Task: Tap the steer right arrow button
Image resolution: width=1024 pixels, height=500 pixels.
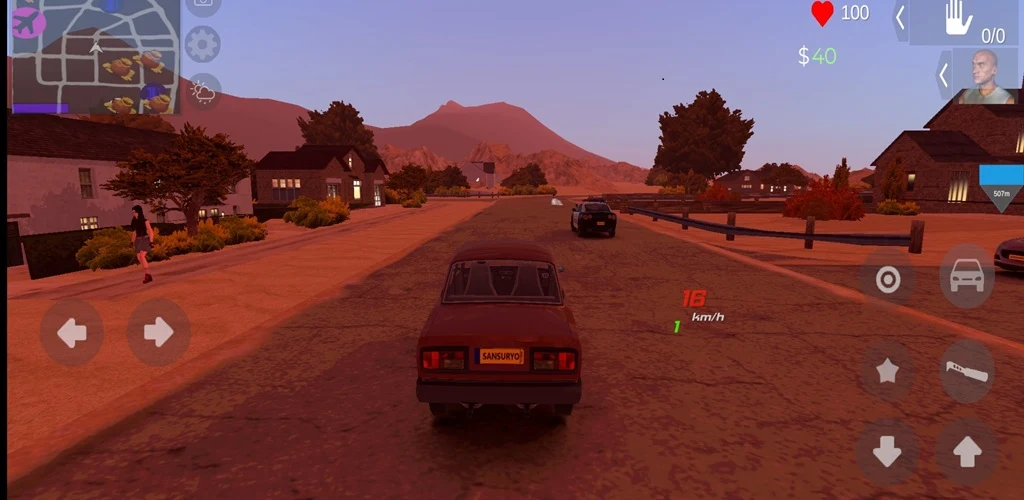Action: pos(158,332)
